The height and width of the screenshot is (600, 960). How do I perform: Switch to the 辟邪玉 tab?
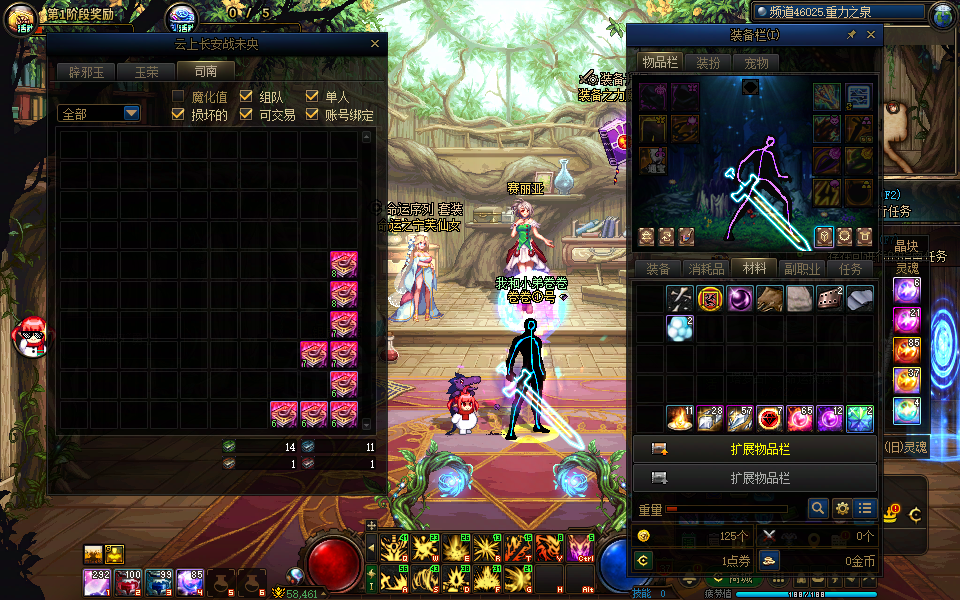tap(86, 71)
